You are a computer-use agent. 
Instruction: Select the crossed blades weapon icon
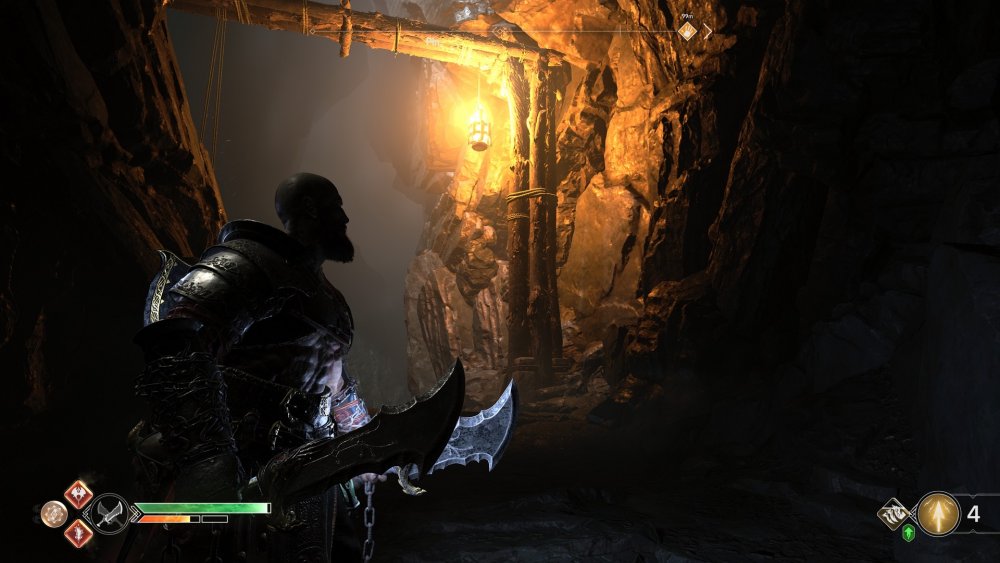pyautogui.click(x=108, y=514)
